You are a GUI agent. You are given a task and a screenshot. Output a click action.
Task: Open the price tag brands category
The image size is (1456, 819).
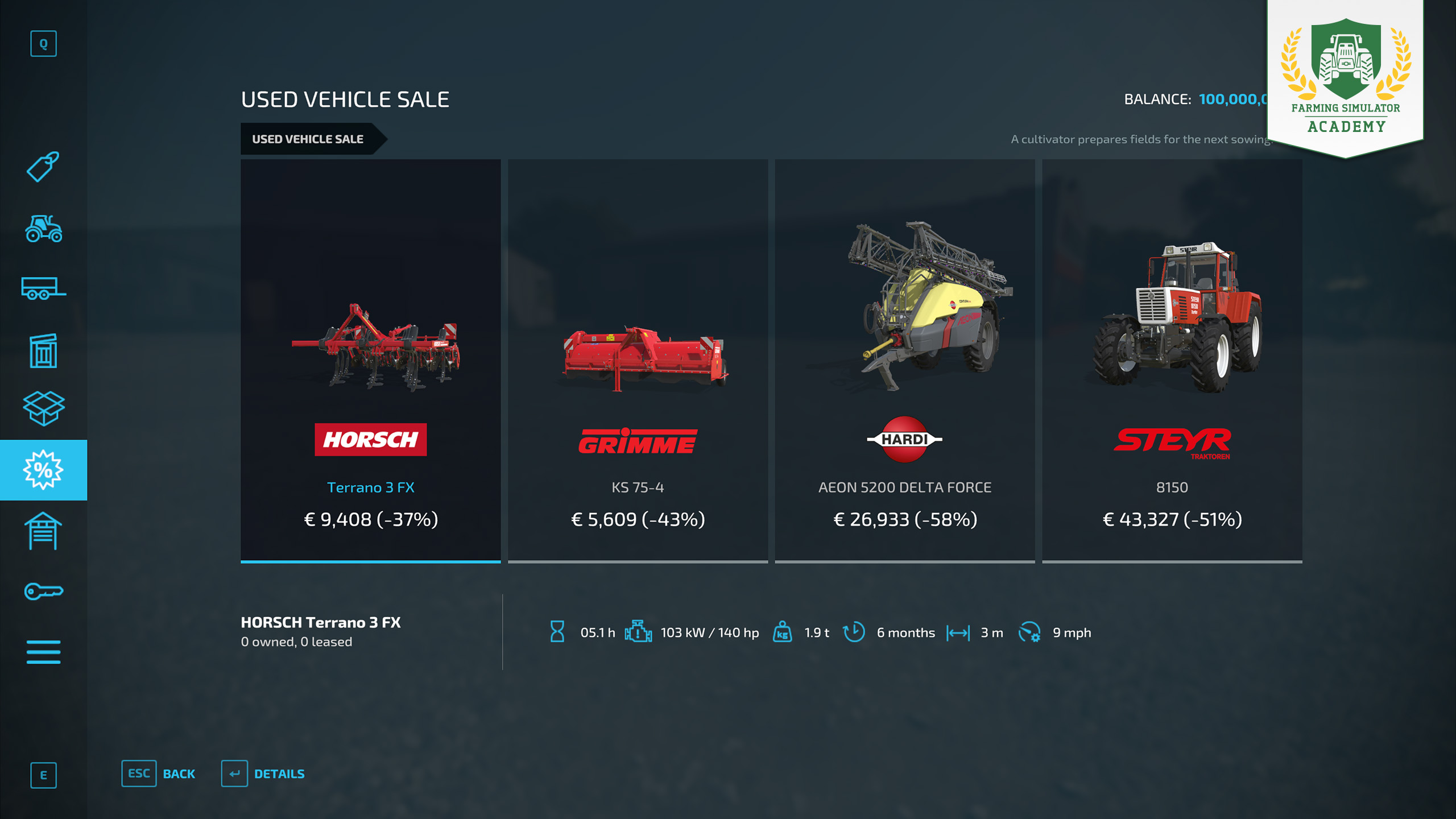[x=43, y=167]
